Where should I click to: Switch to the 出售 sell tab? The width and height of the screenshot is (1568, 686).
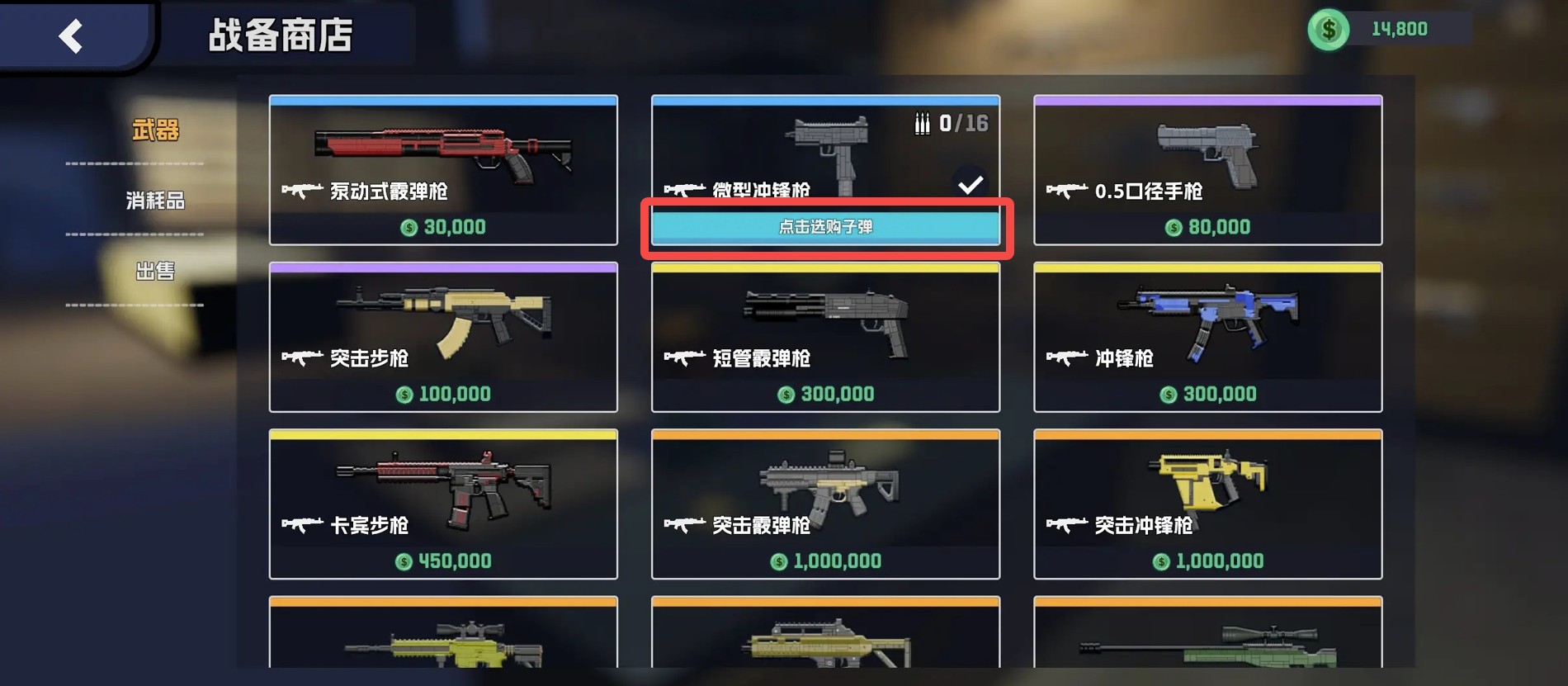pos(155,271)
